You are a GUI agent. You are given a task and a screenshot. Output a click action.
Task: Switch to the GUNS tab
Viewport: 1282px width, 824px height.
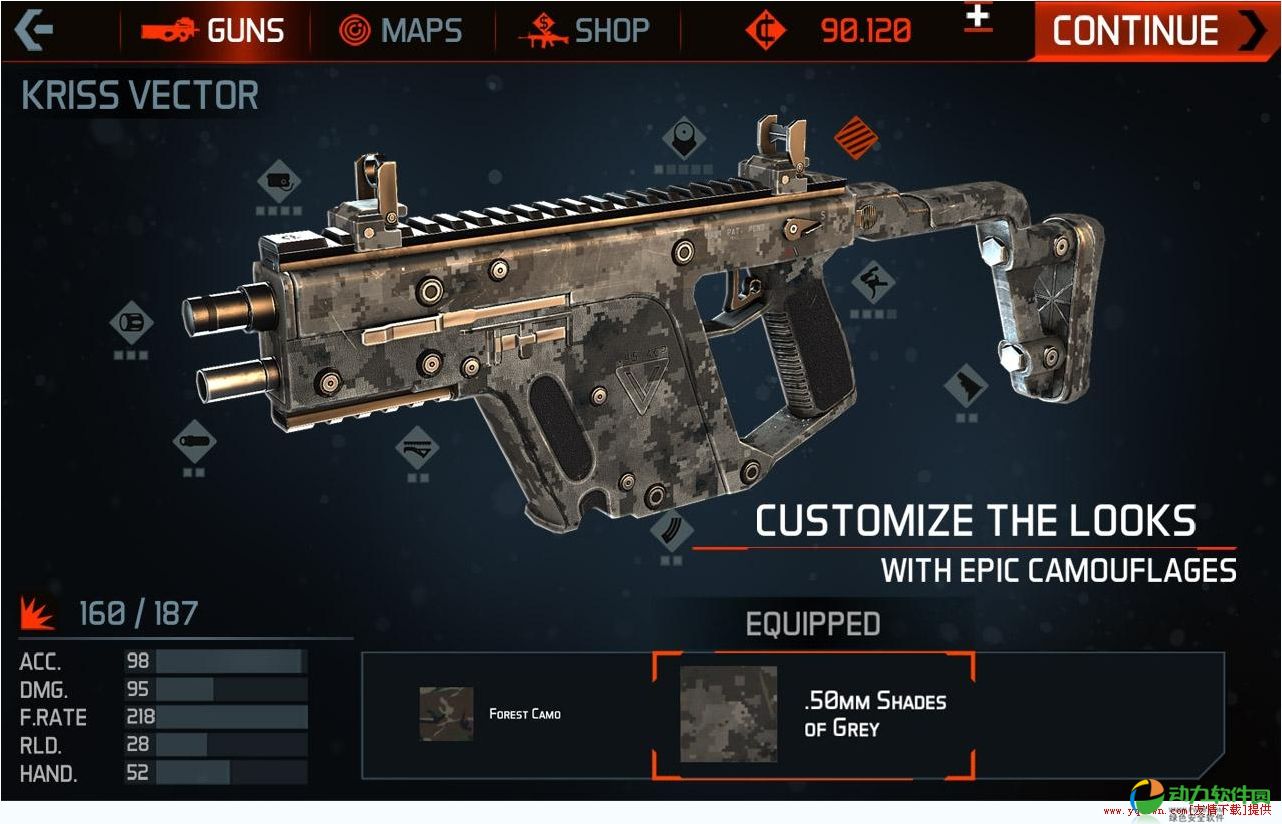pyautogui.click(x=213, y=31)
